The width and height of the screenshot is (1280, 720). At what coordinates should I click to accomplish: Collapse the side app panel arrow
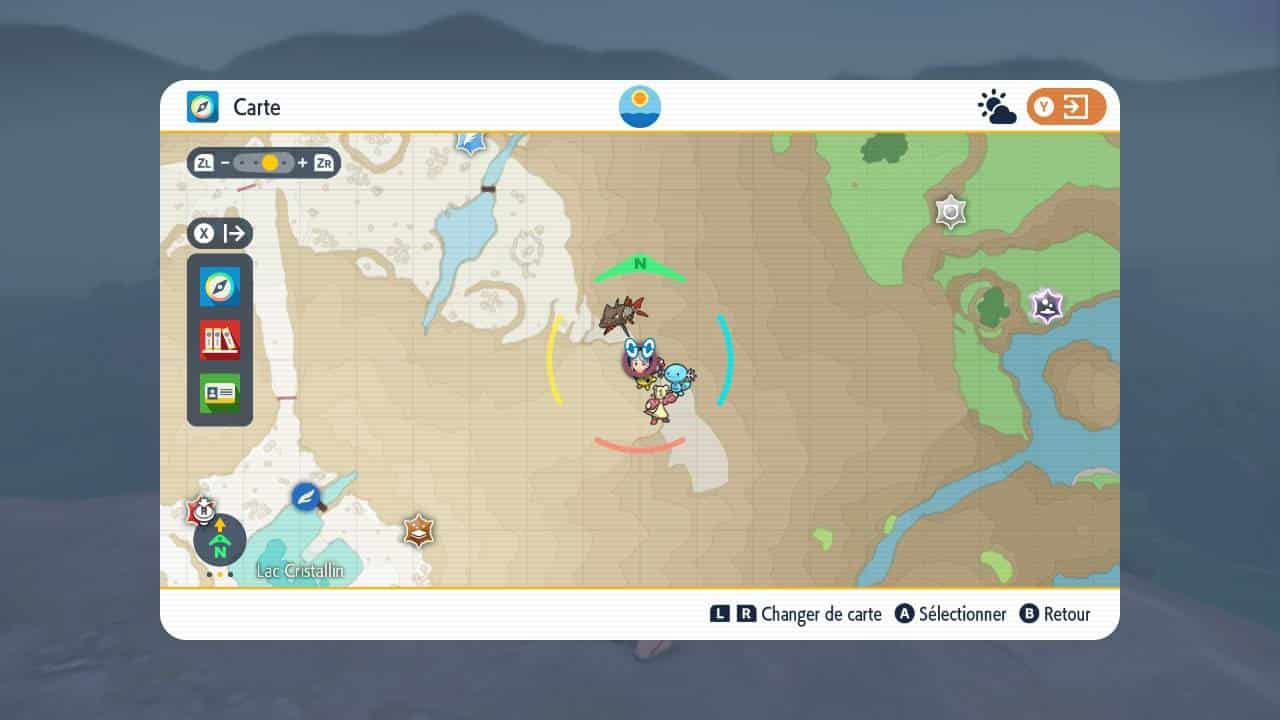point(220,234)
